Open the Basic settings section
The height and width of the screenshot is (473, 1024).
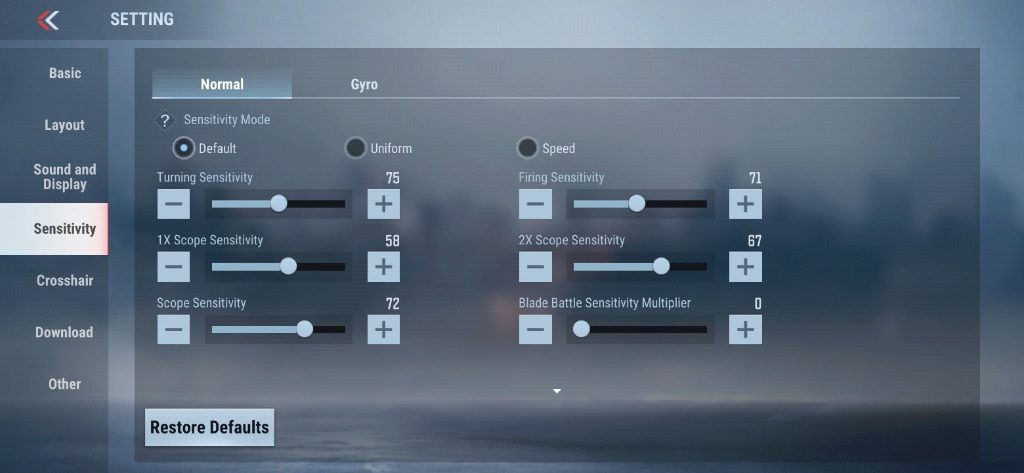tap(65, 74)
